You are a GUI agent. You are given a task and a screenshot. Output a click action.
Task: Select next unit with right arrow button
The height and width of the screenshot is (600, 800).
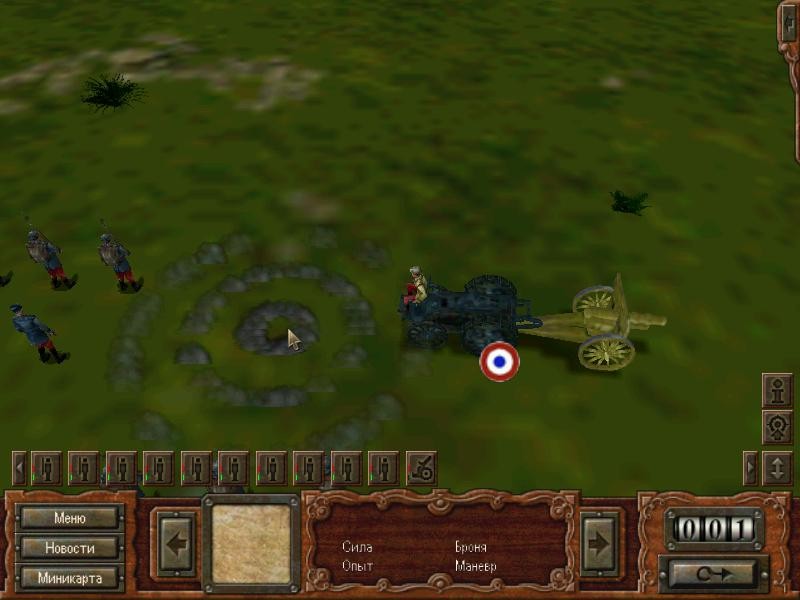coord(601,544)
